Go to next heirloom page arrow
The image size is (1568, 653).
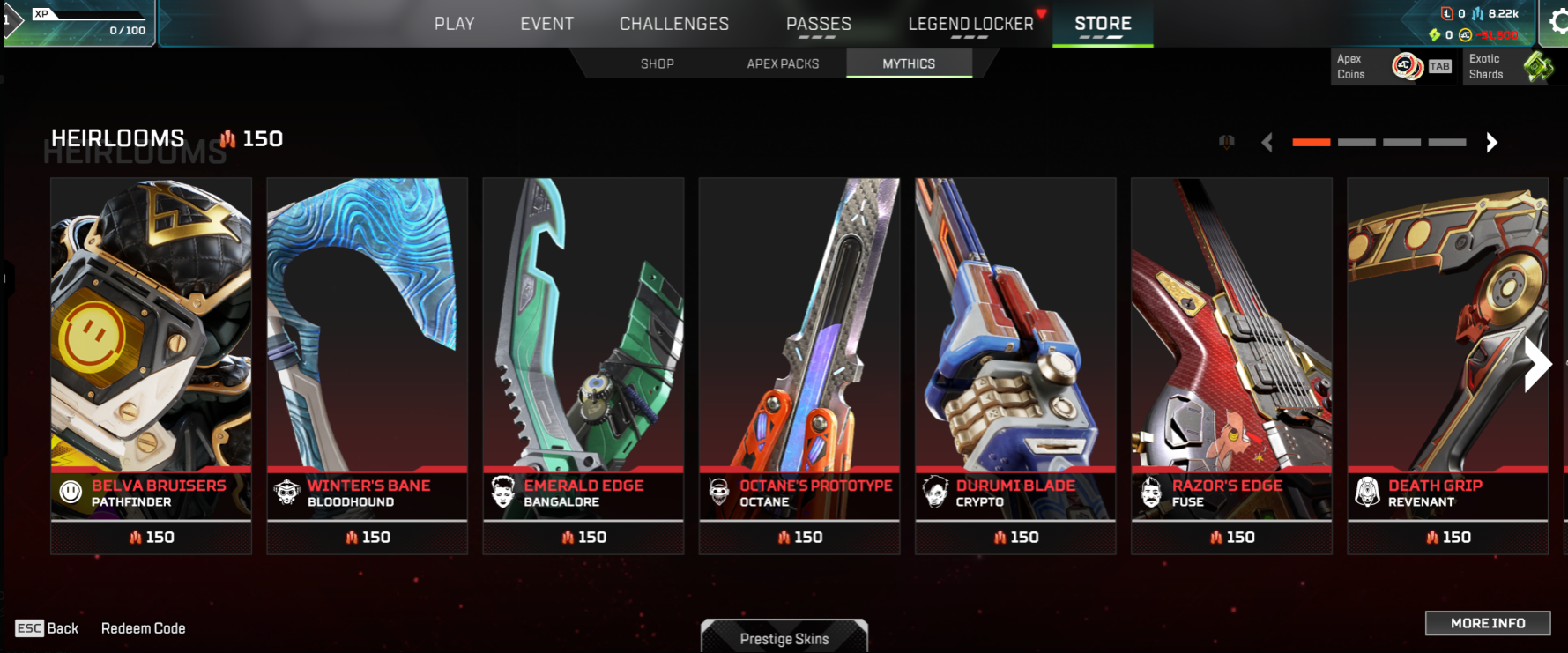(x=1491, y=143)
